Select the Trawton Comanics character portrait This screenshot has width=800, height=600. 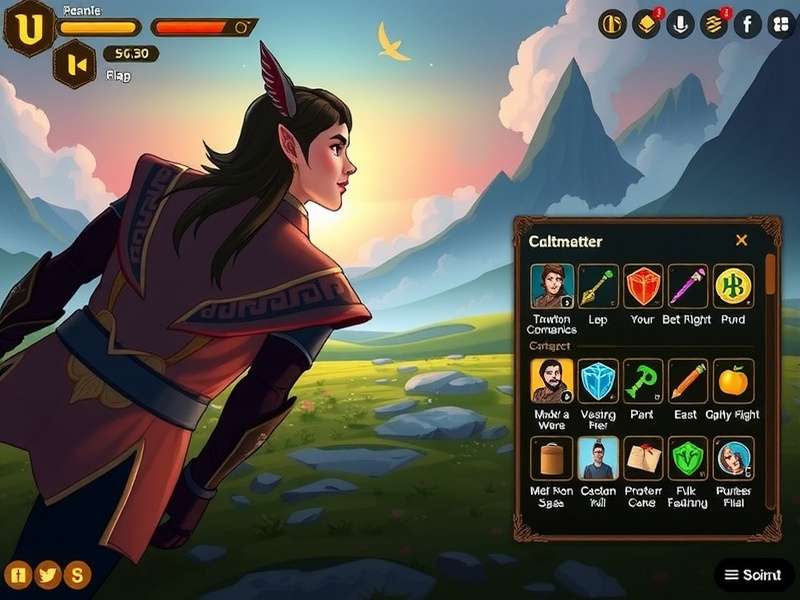[x=552, y=286]
